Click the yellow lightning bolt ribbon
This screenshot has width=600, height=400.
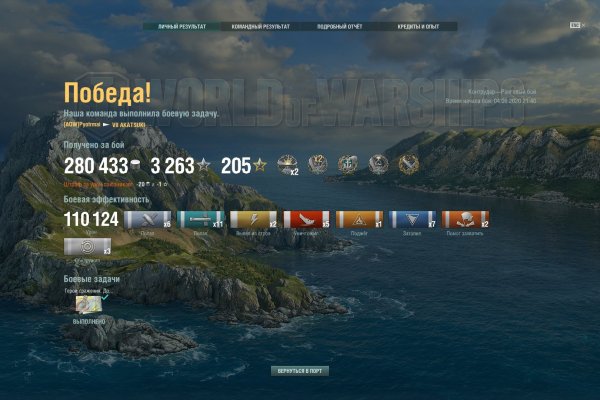click(x=254, y=220)
